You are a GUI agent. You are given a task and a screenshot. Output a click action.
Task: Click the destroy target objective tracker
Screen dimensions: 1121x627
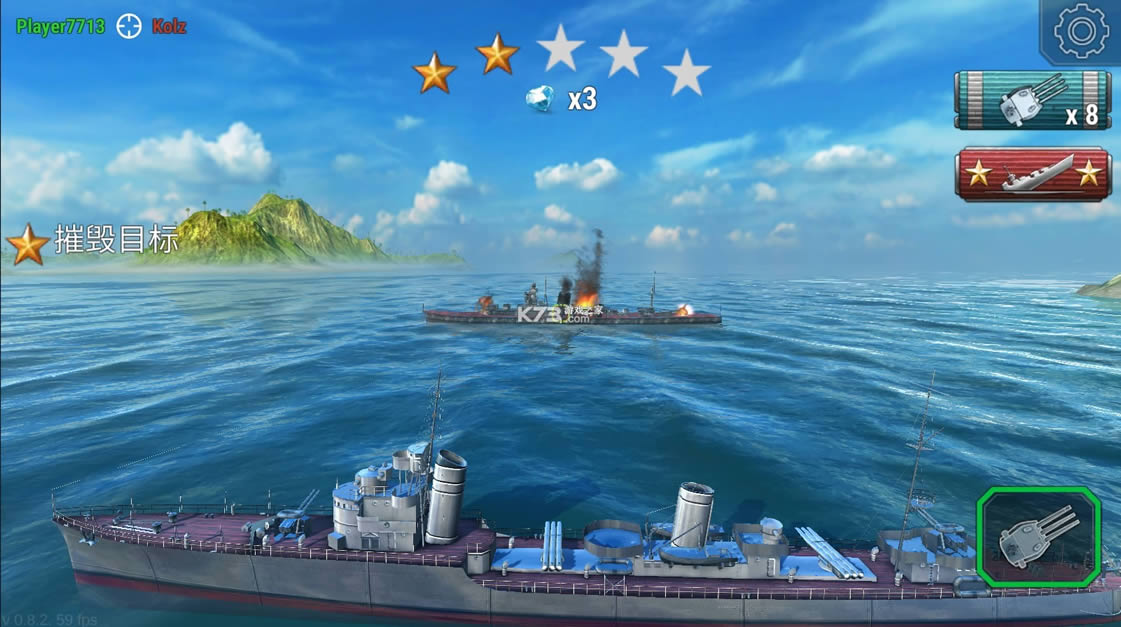click(94, 242)
